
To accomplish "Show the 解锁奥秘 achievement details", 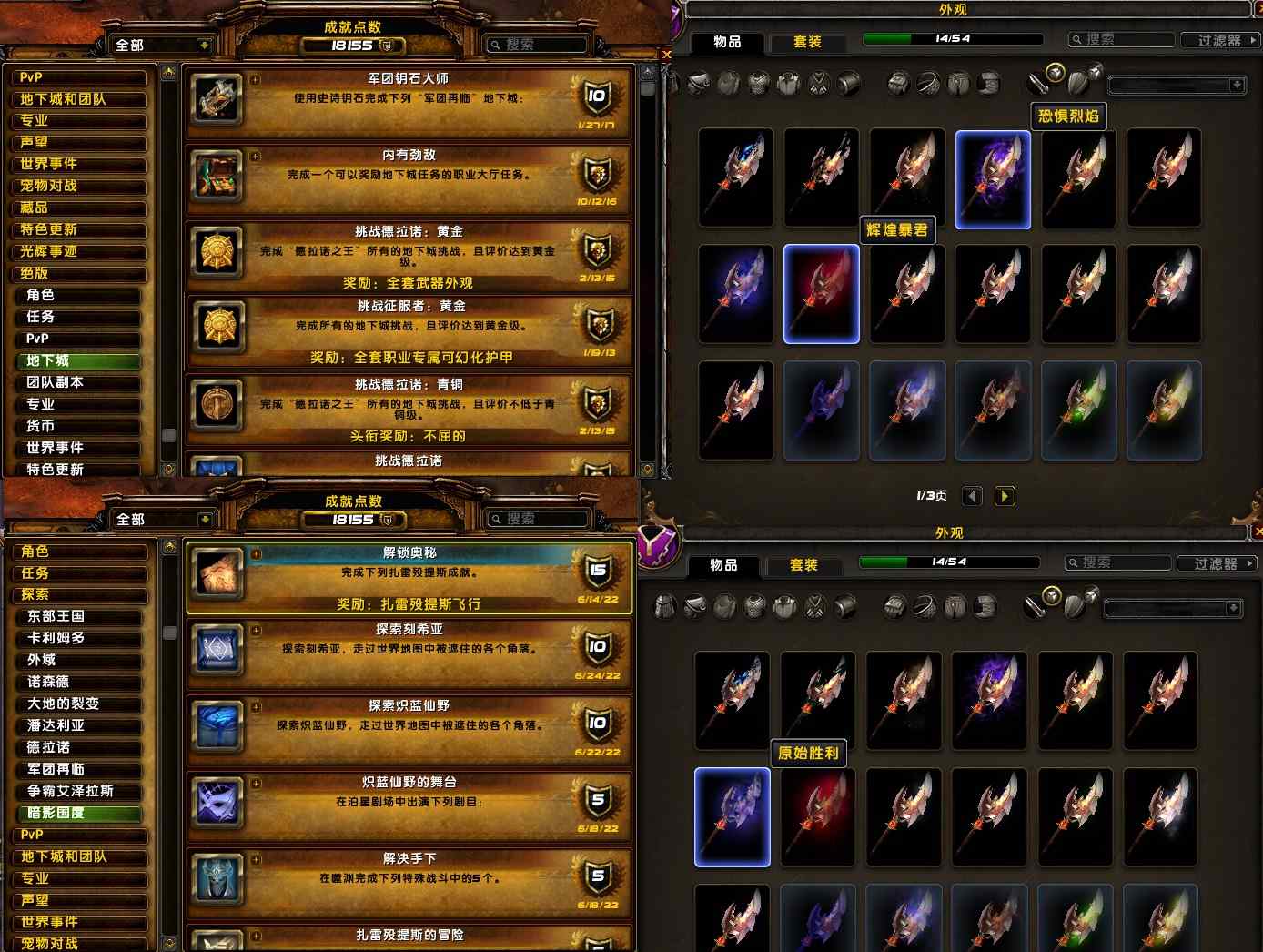I will (x=408, y=577).
